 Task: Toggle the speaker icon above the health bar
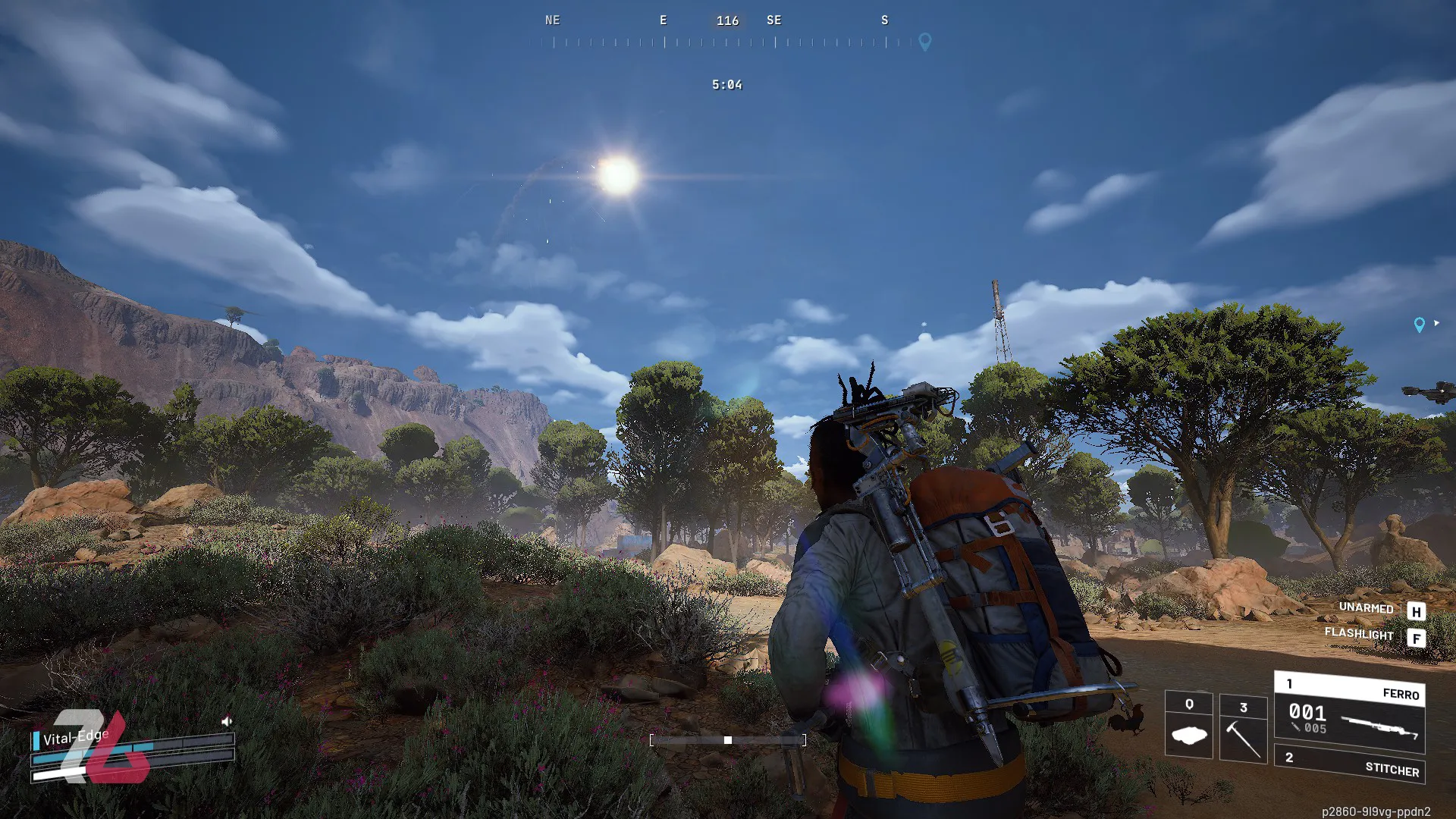coord(226,721)
